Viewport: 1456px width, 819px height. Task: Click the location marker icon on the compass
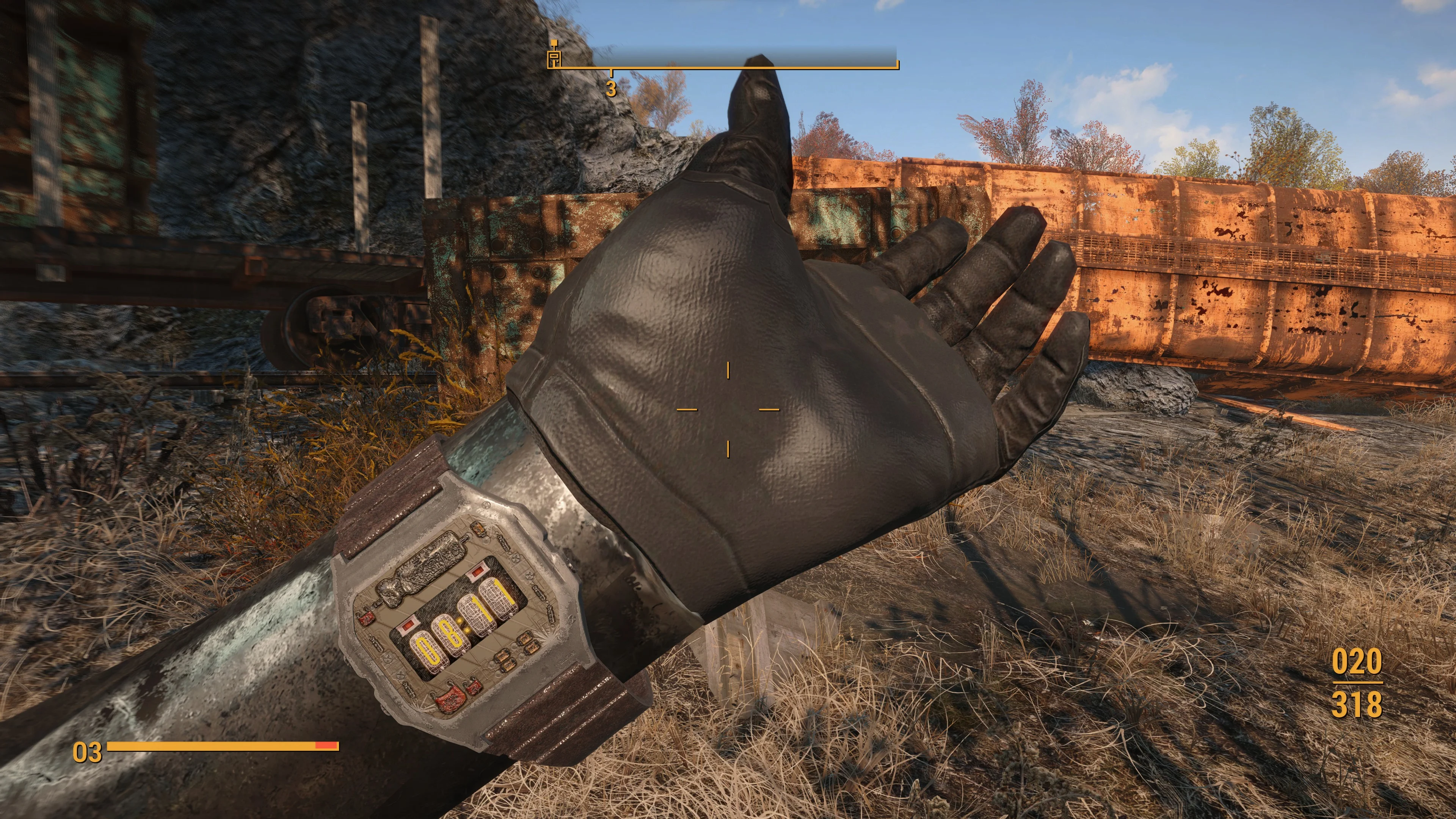pos(554,55)
